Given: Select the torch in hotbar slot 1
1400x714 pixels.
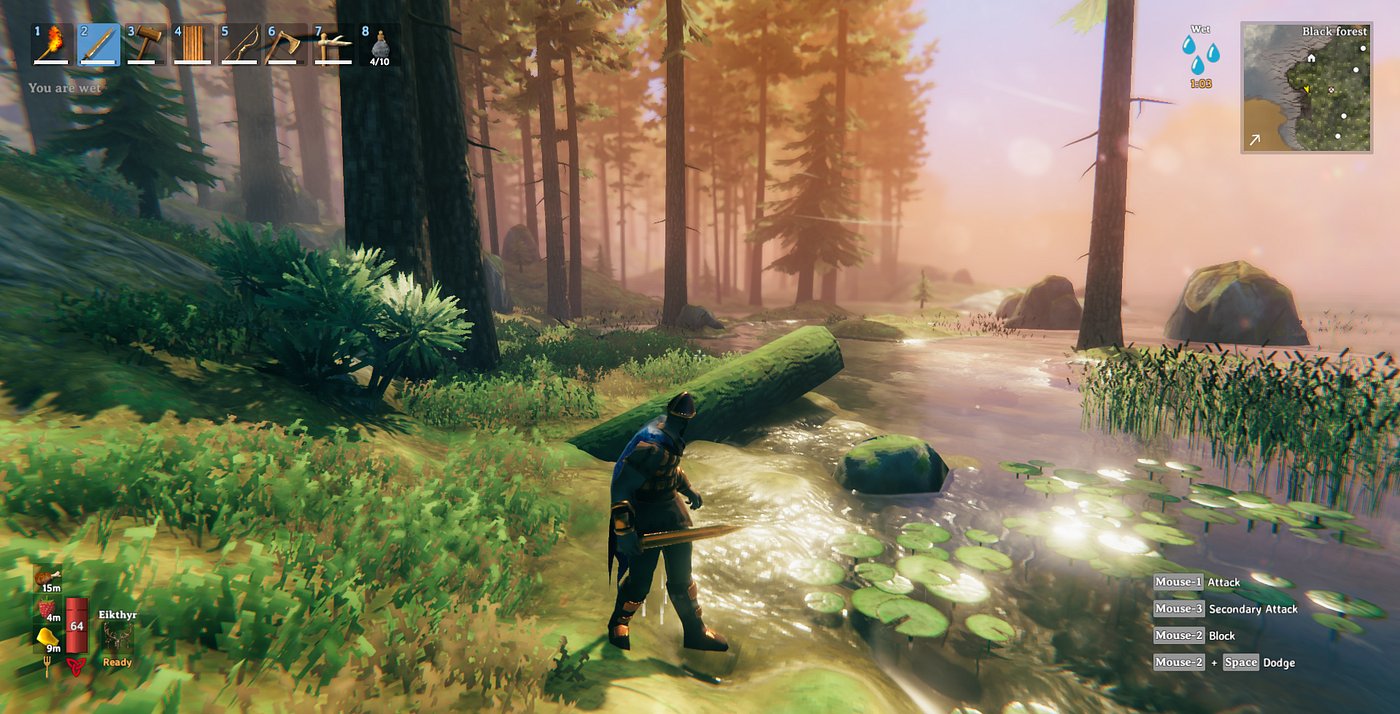Looking at the screenshot, I should [52, 46].
